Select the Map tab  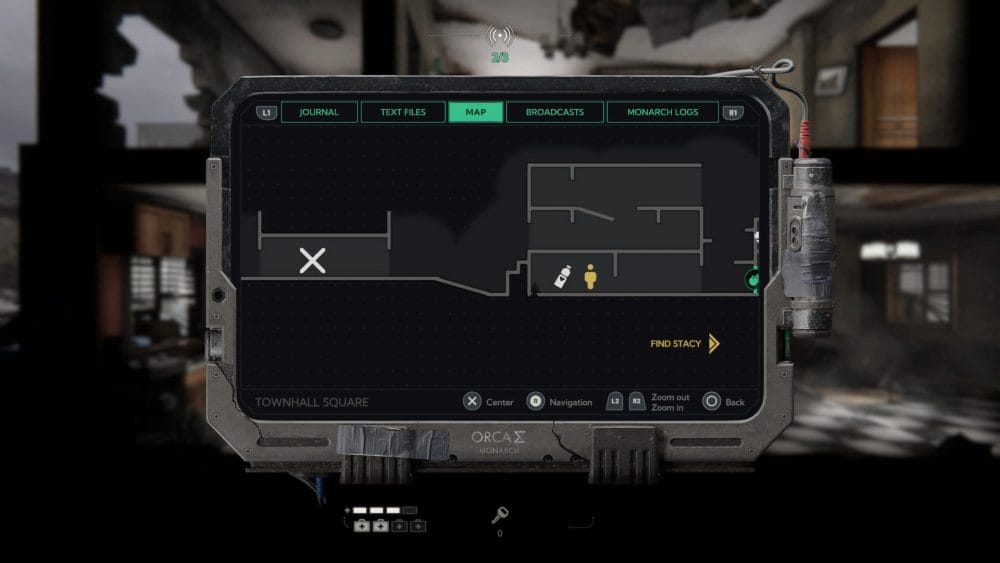pyautogui.click(x=476, y=112)
